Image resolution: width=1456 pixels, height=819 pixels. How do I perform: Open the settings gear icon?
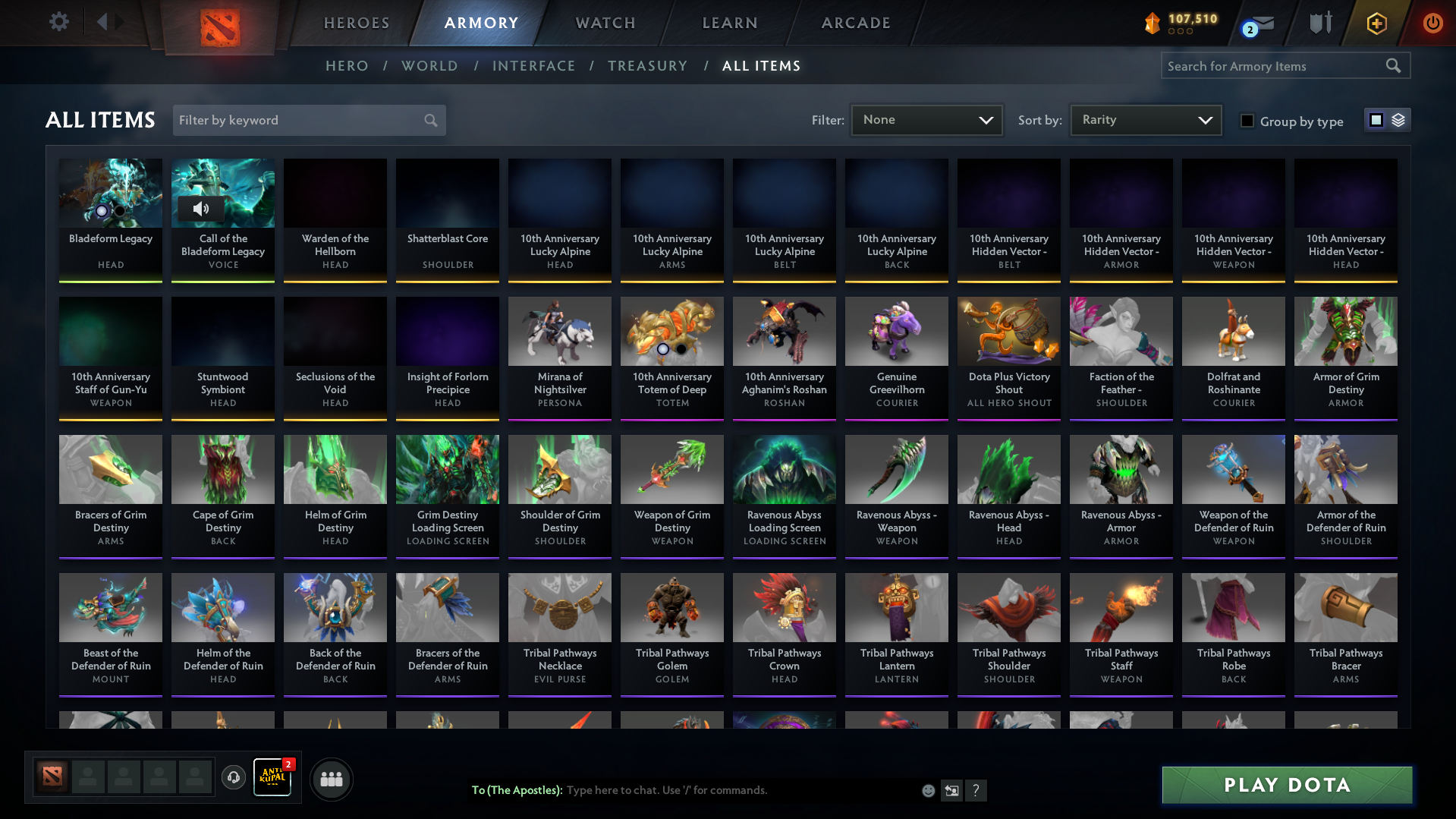click(58, 21)
